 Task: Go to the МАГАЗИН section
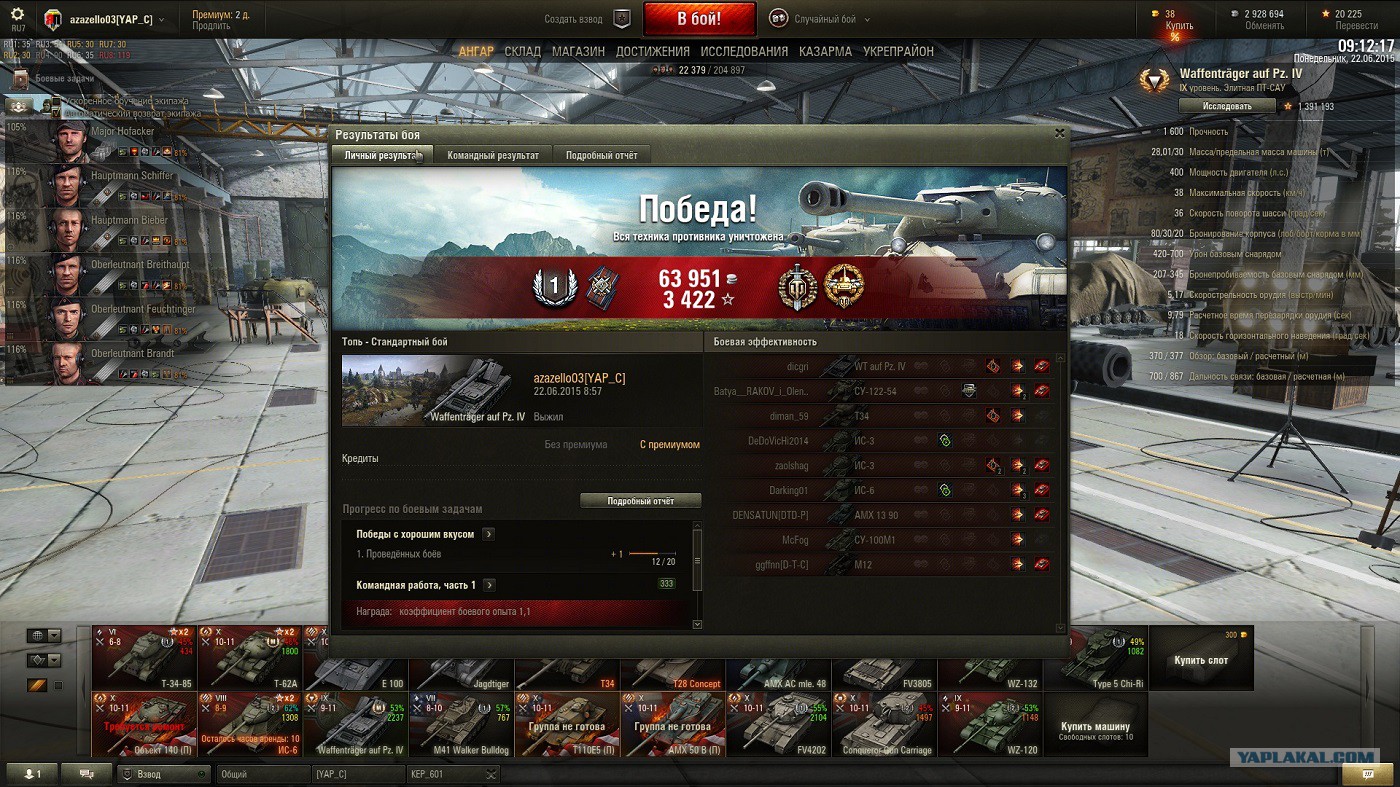[x=578, y=51]
